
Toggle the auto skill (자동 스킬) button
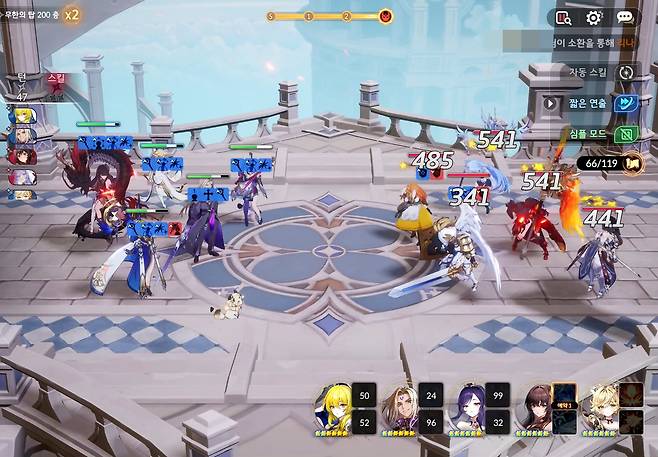[x=627, y=72]
